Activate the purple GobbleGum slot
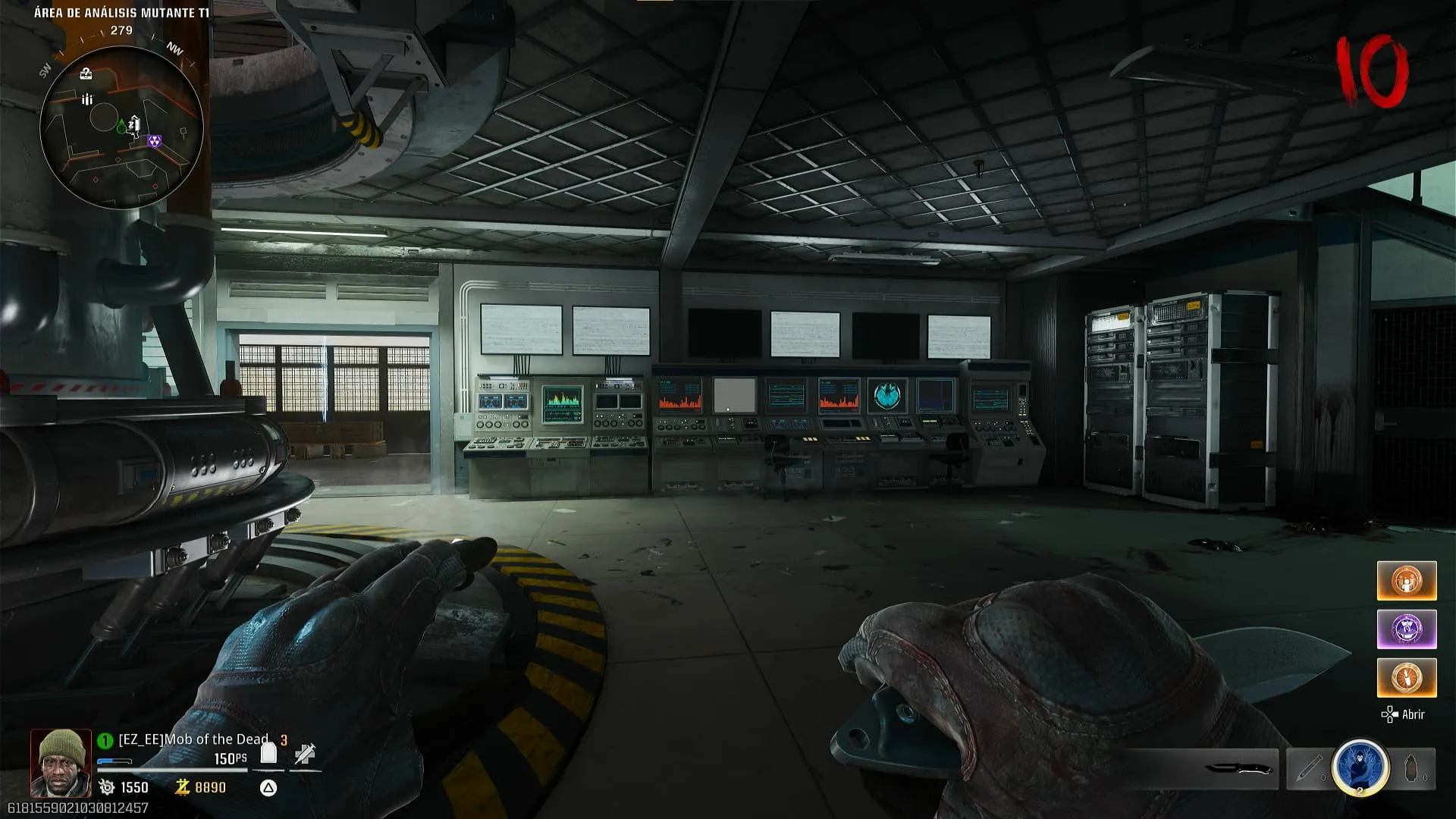The height and width of the screenshot is (819, 1456). pyautogui.click(x=1406, y=629)
